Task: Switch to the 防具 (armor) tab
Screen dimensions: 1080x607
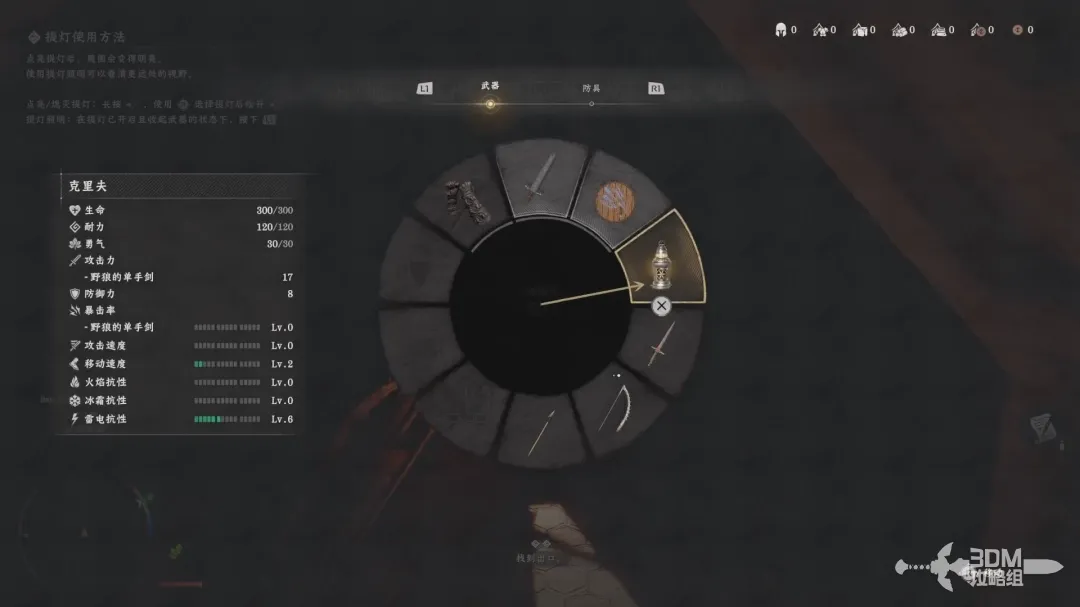Action: (591, 89)
